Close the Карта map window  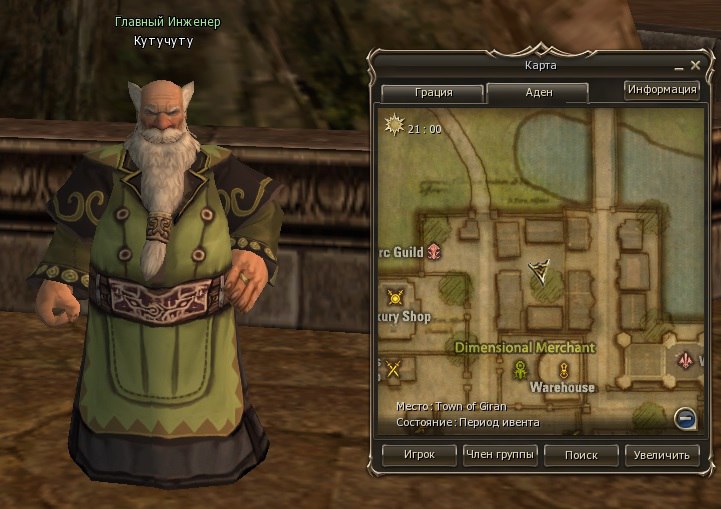[x=695, y=66]
